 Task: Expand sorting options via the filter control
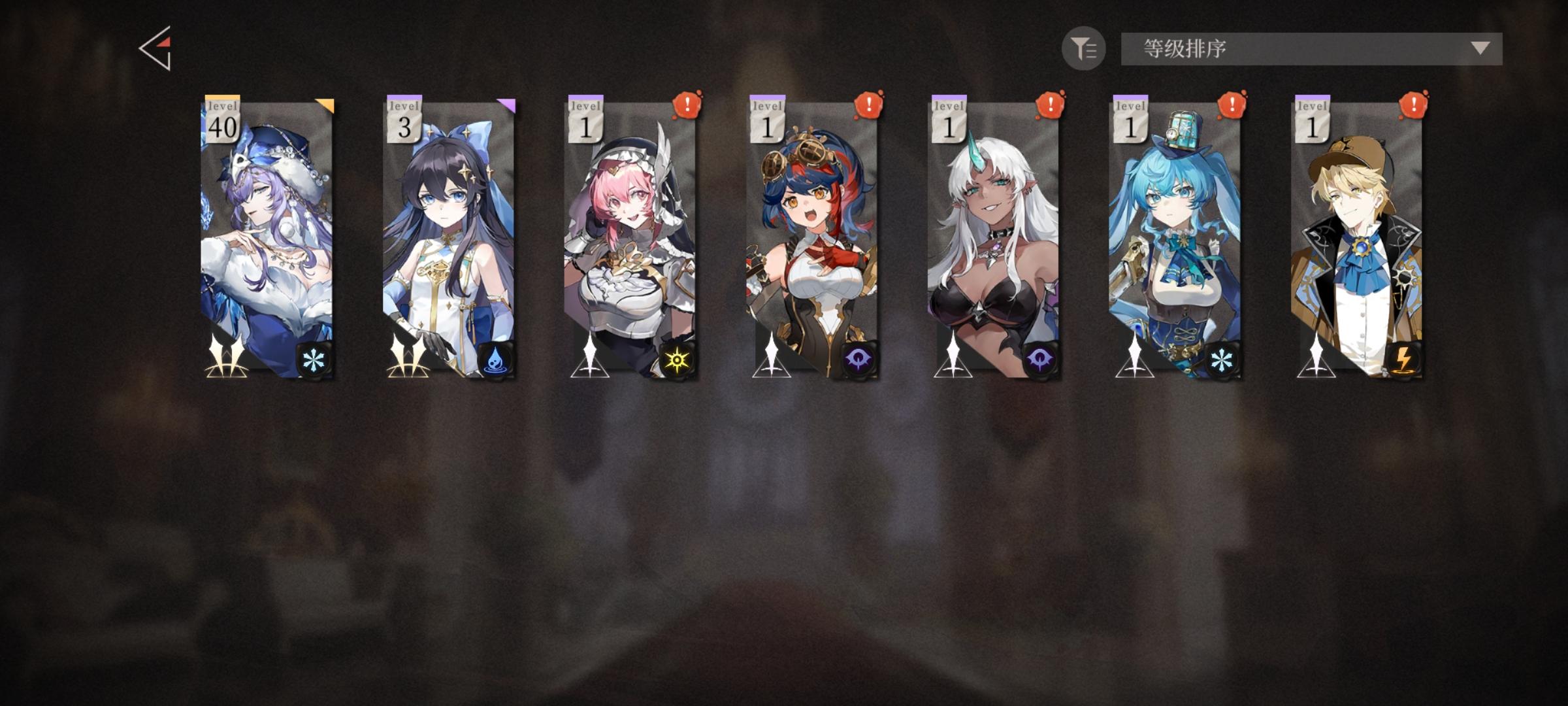point(1085,47)
